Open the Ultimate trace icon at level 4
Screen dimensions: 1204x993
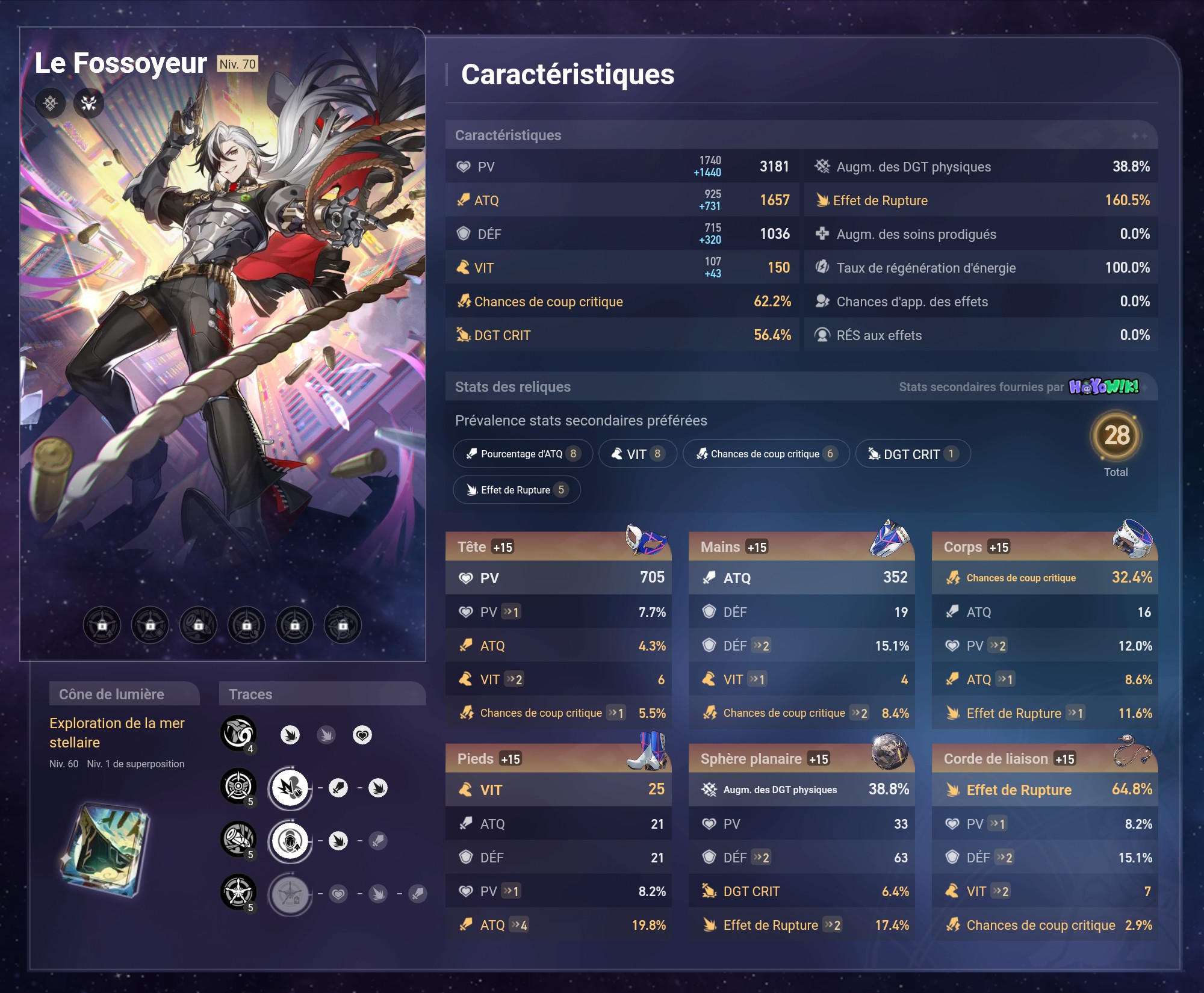[x=238, y=734]
